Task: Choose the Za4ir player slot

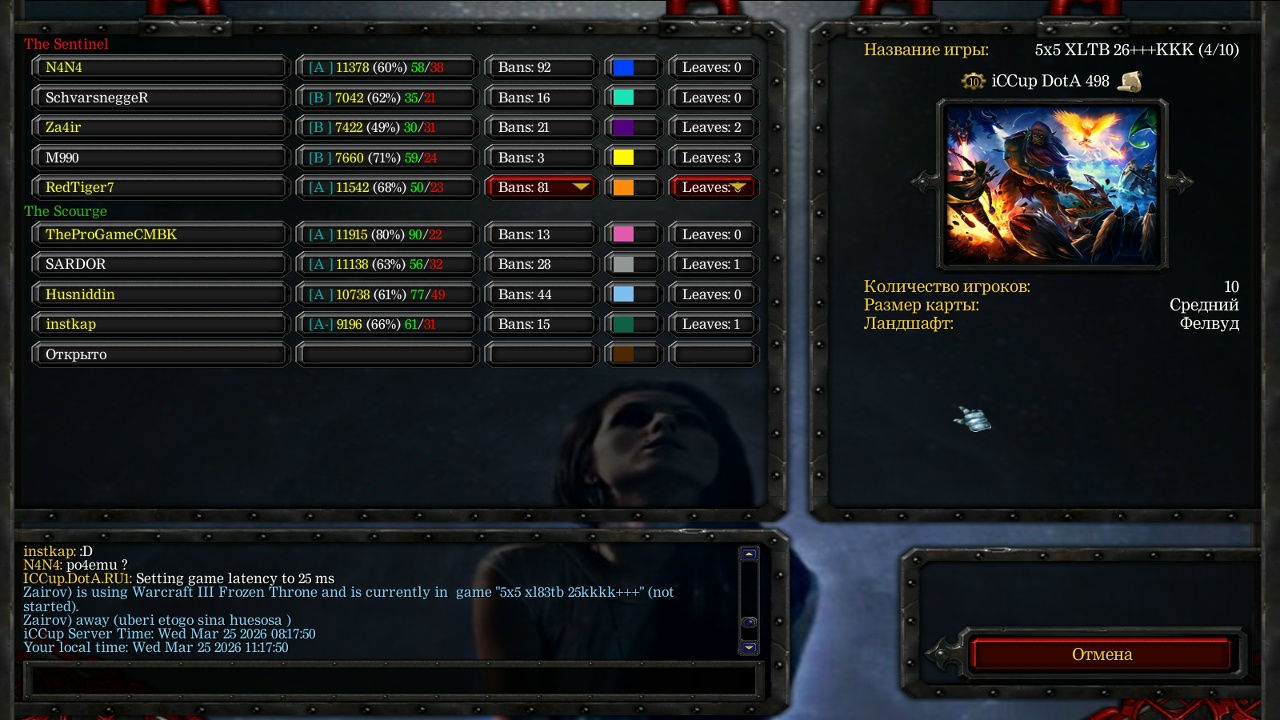Action: (160, 128)
